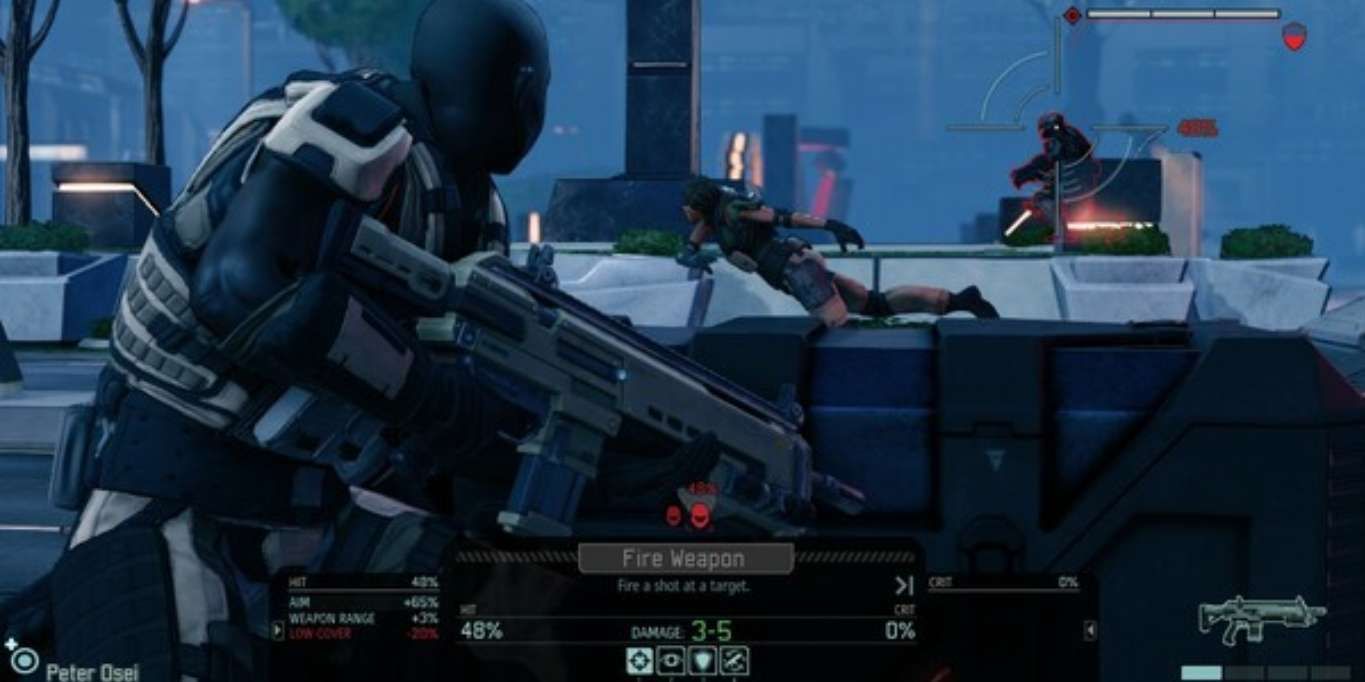Select soldier Peter Osei's class icon
Image resolution: width=1365 pixels, height=682 pixels.
pos(24,660)
